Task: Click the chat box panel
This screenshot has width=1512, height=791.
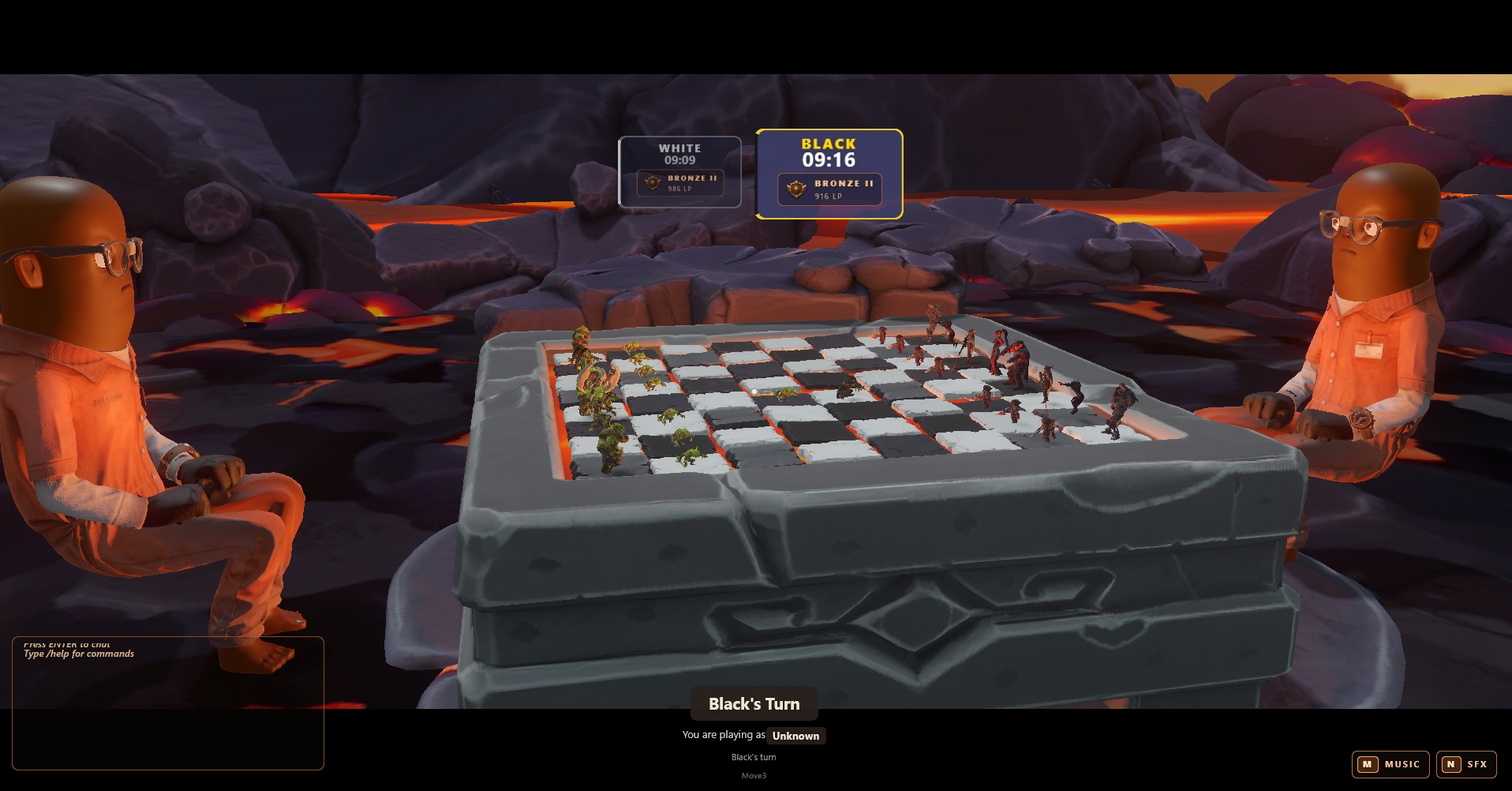Action: [167, 703]
